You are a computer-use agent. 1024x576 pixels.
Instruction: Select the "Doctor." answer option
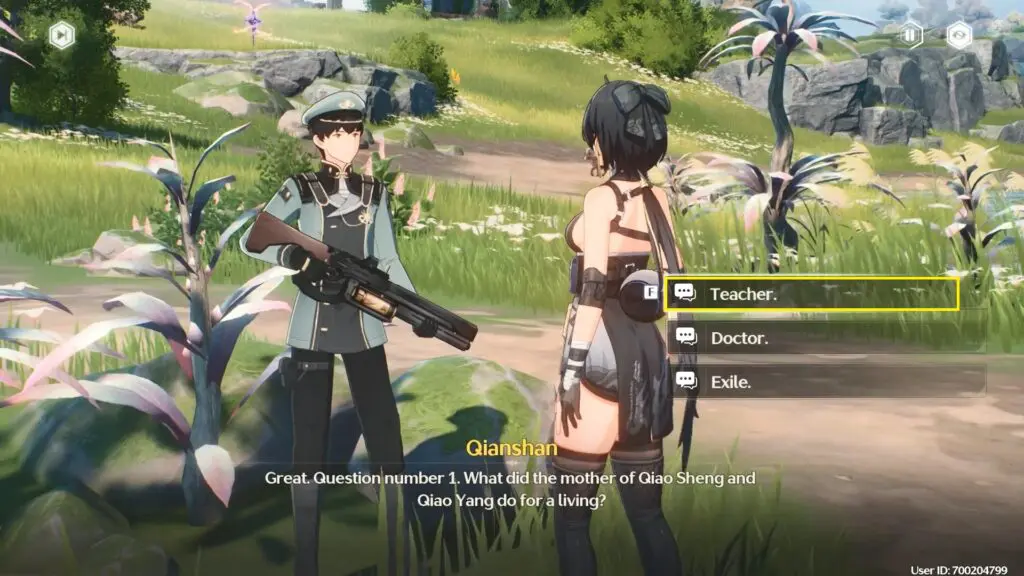pyautogui.click(x=812, y=338)
